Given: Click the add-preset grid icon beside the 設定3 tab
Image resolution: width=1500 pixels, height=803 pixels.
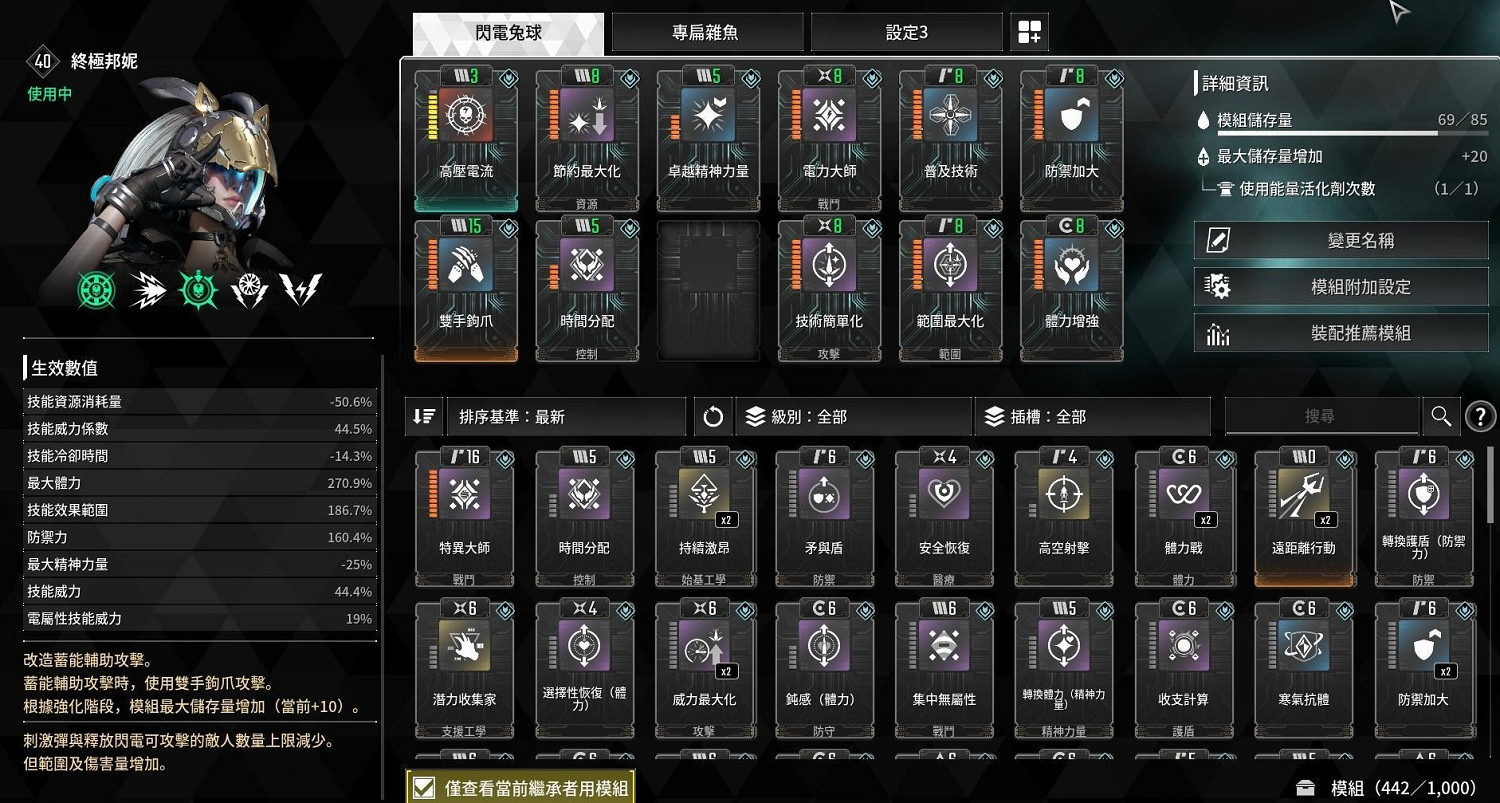Looking at the screenshot, I should (1029, 31).
